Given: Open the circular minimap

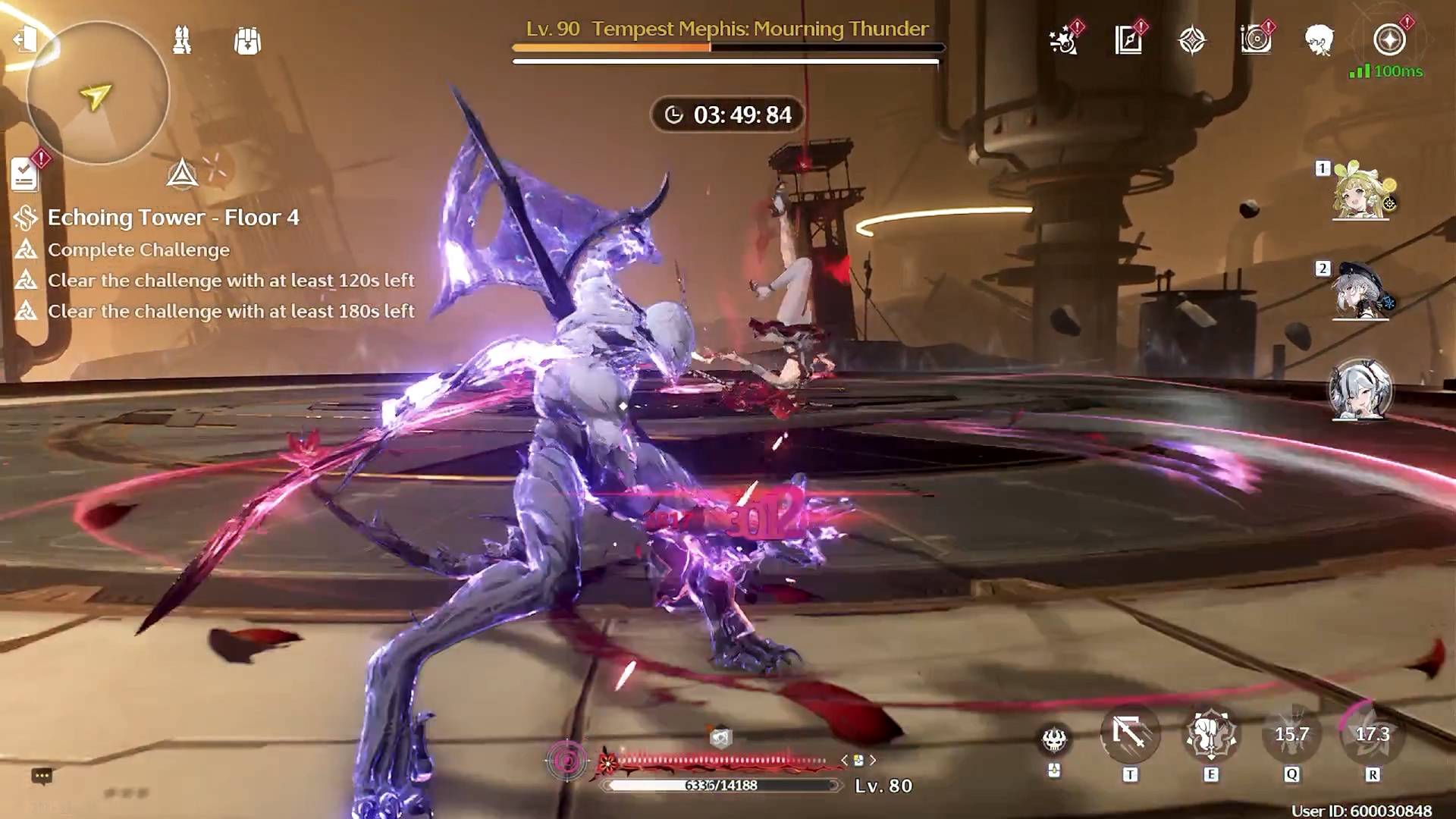Looking at the screenshot, I should [97, 93].
